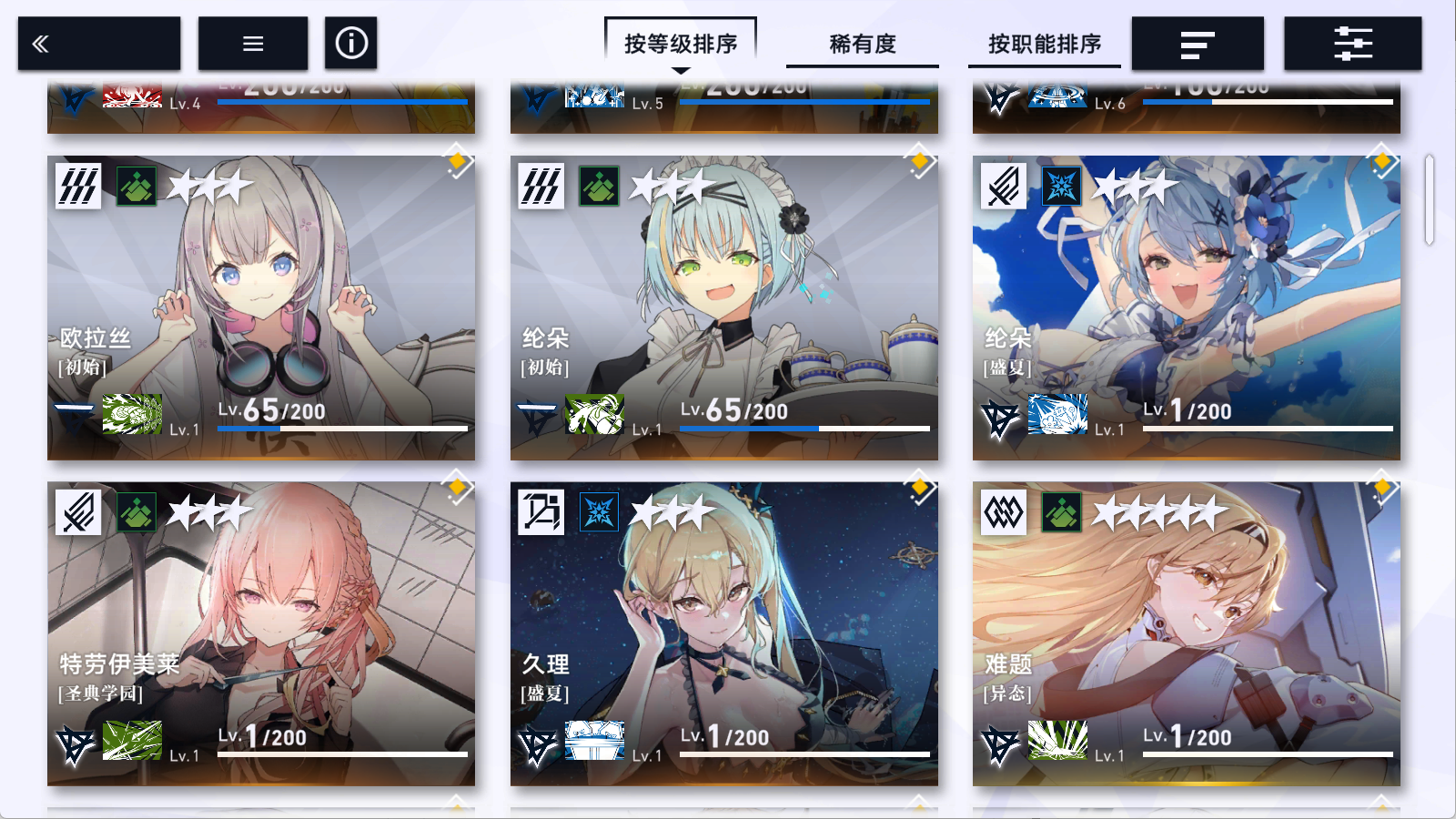Toggle the diamond marker on 纶朵[盛夏]'s card
This screenshot has height=819, width=1456.
1382,160
